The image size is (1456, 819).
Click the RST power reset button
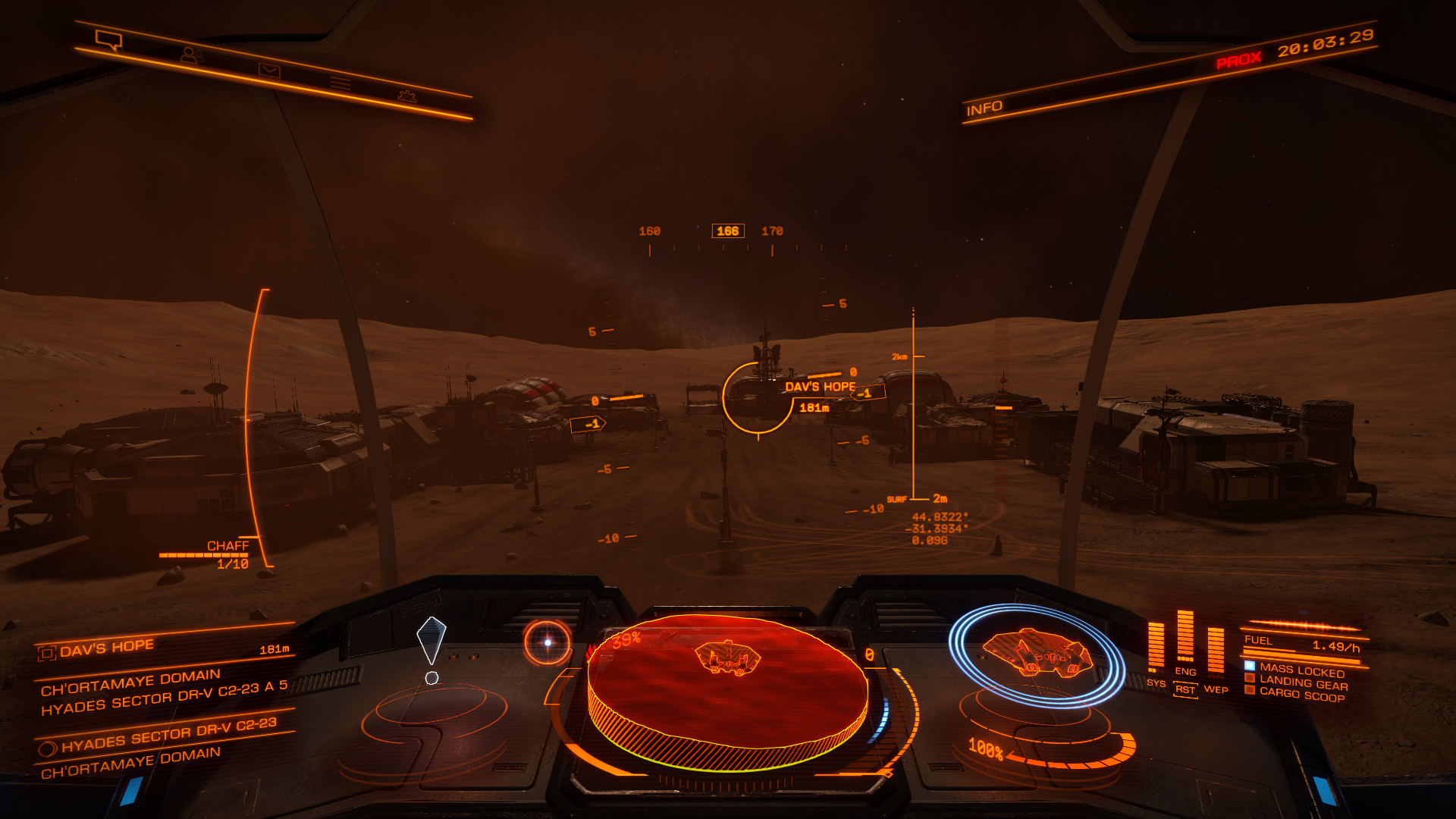tap(1185, 690)
